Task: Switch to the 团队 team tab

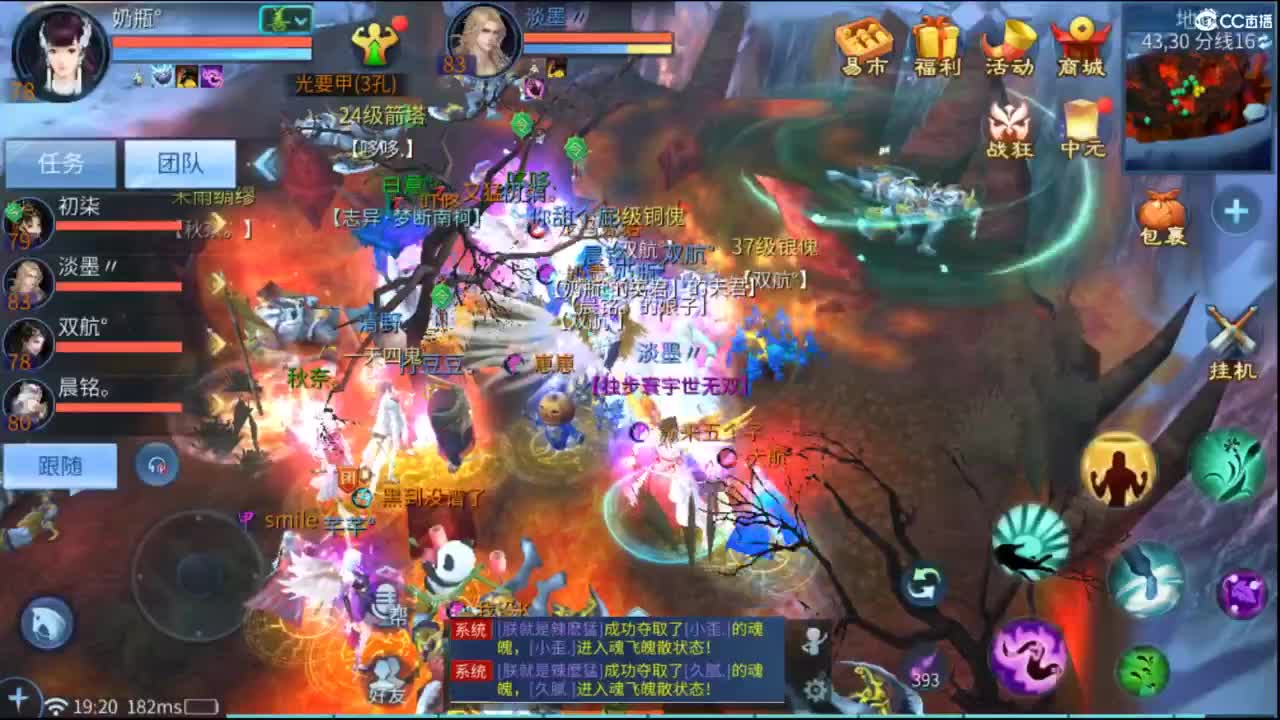Action: tap(179, 163)
